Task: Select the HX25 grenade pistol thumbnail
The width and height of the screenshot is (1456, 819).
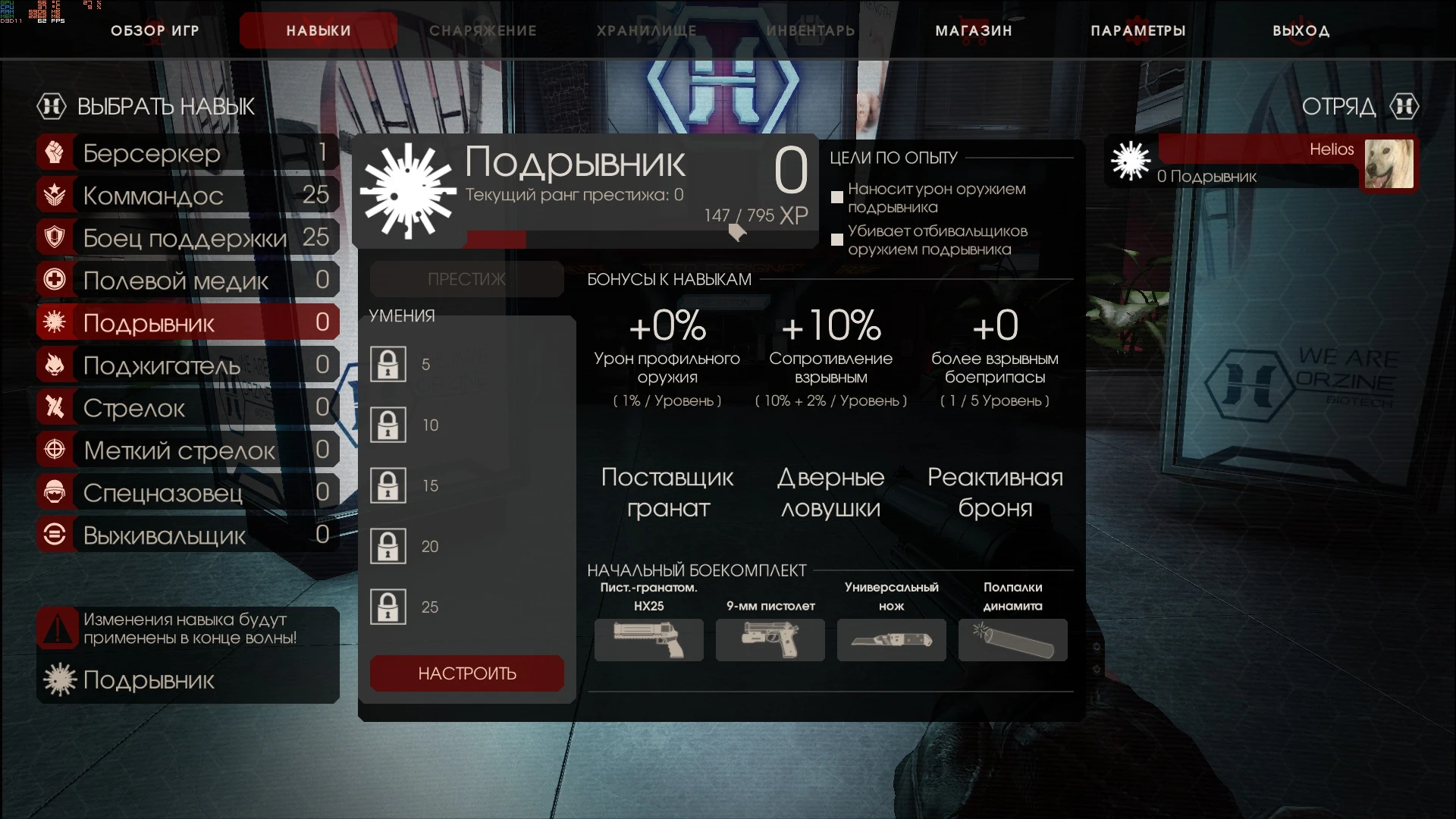Action: 650,640
